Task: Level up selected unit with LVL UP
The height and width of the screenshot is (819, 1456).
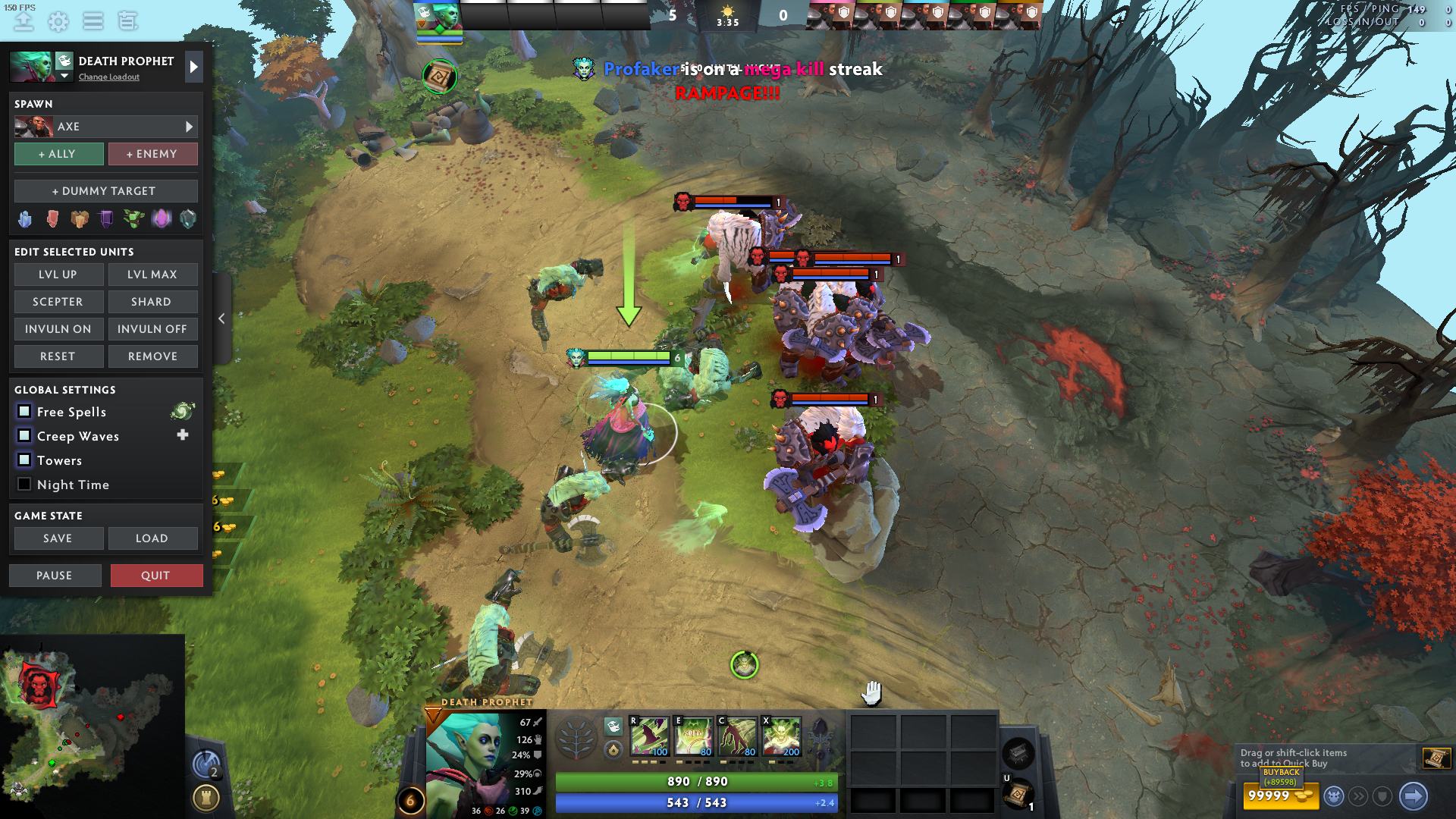Action: click(x=58, y=275)
